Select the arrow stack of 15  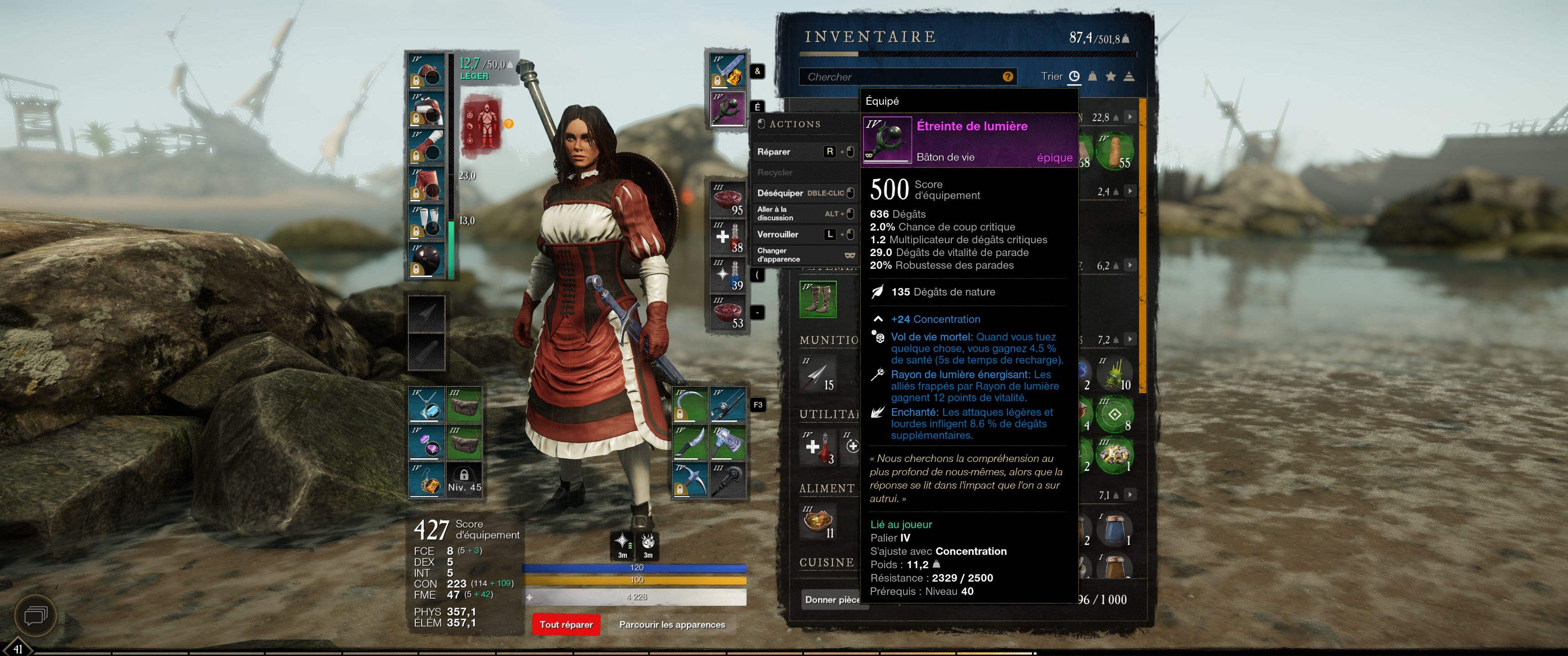817,374
